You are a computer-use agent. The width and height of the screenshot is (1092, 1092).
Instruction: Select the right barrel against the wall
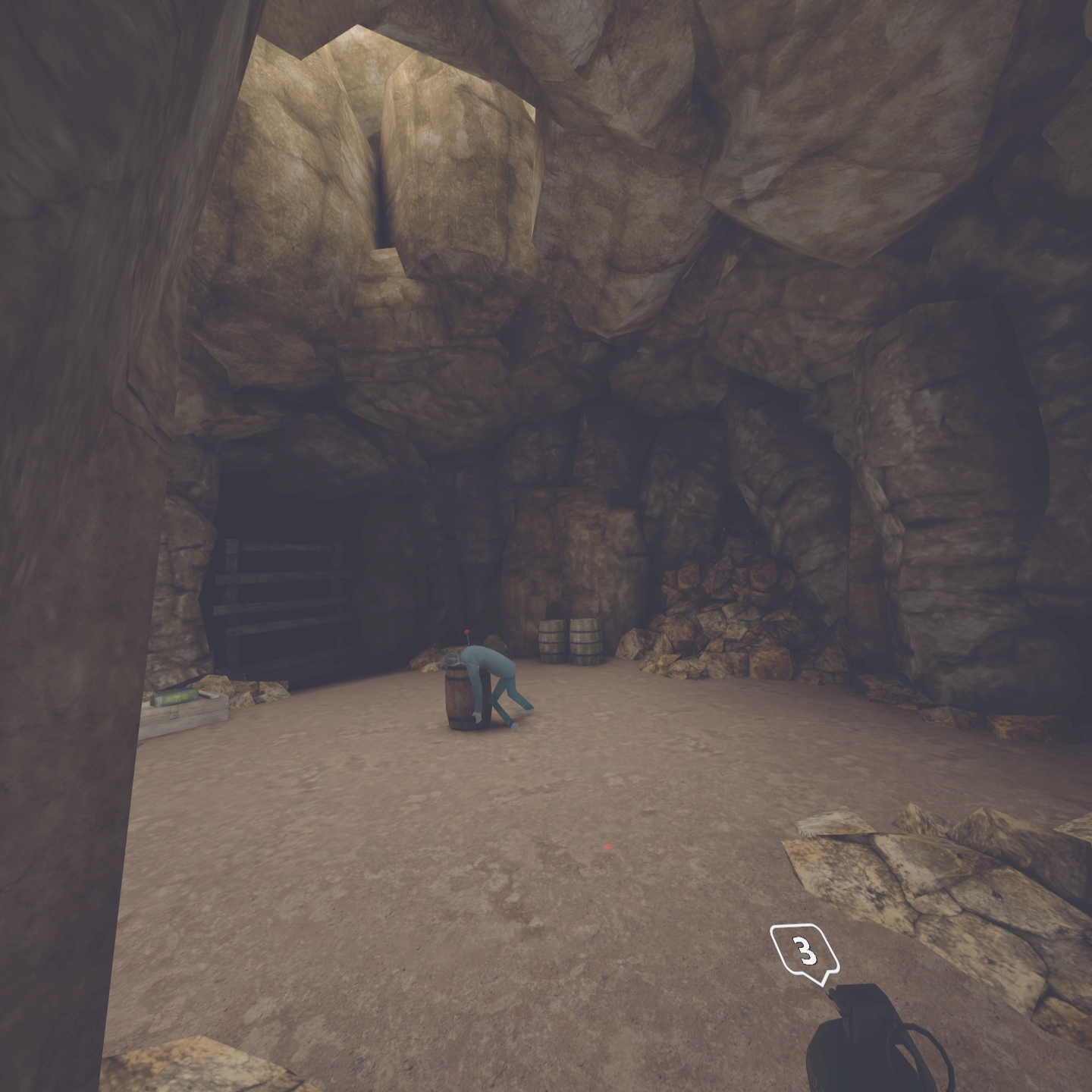pyautogui.click(x=585, y=641)
